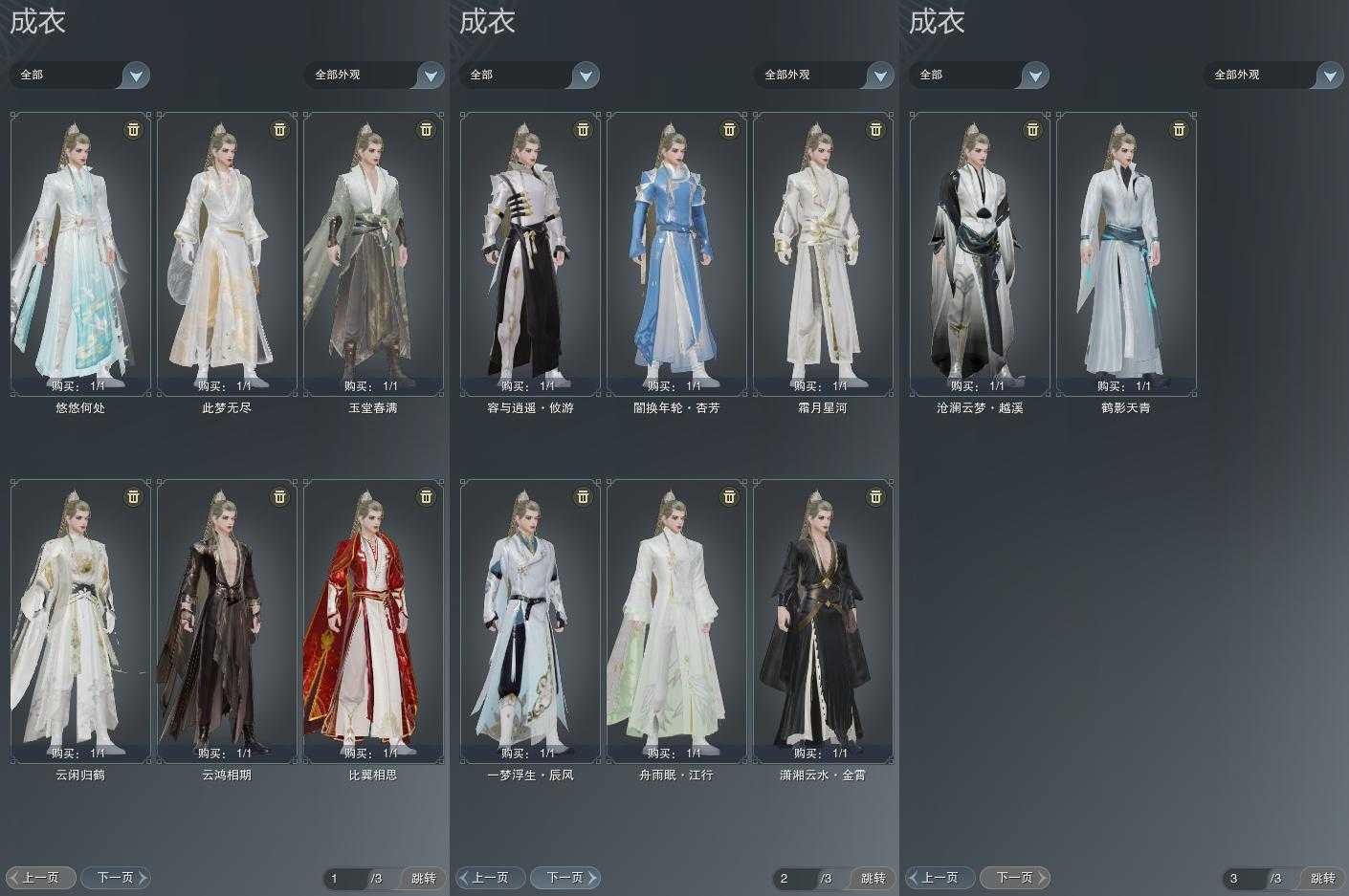Click the trash icon on 鹤影天青 card
1349x896 pixels.
tap(1179, 129)
